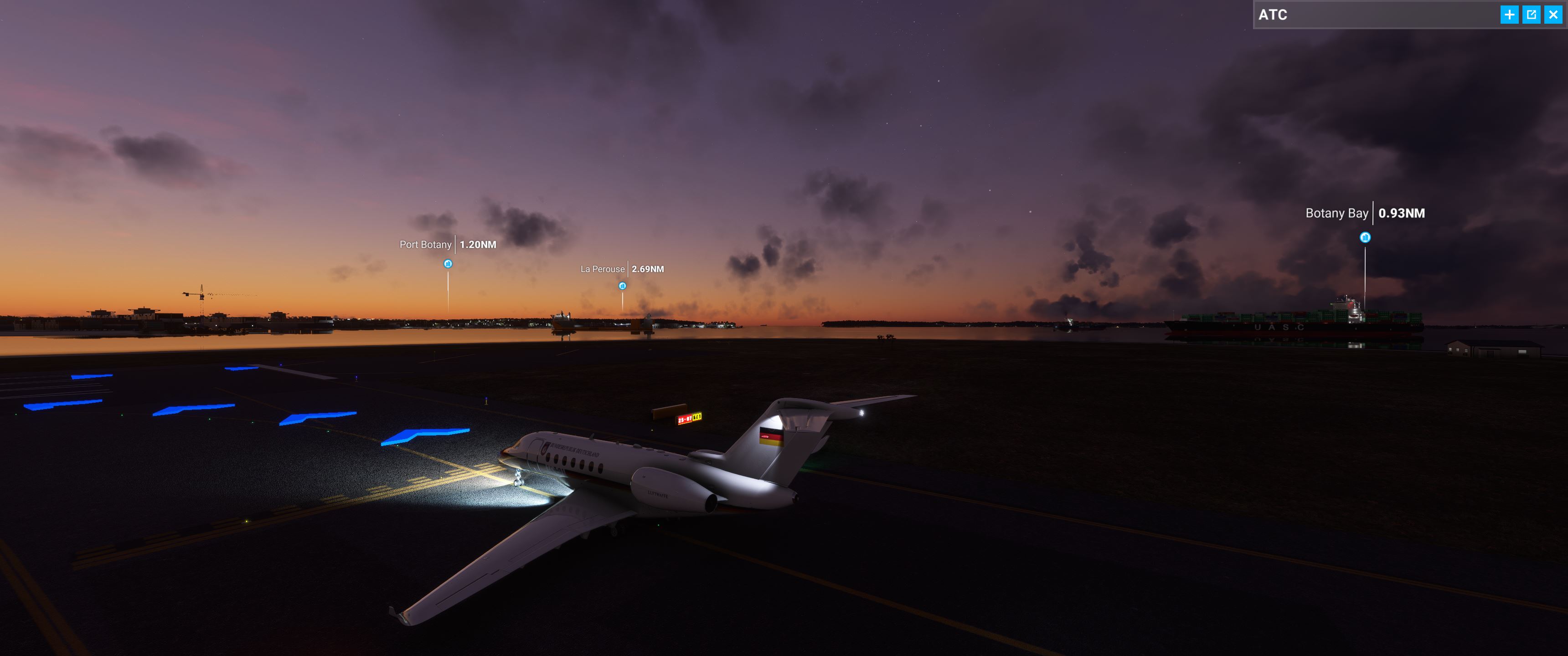Click the La Perouse place name

602,268
